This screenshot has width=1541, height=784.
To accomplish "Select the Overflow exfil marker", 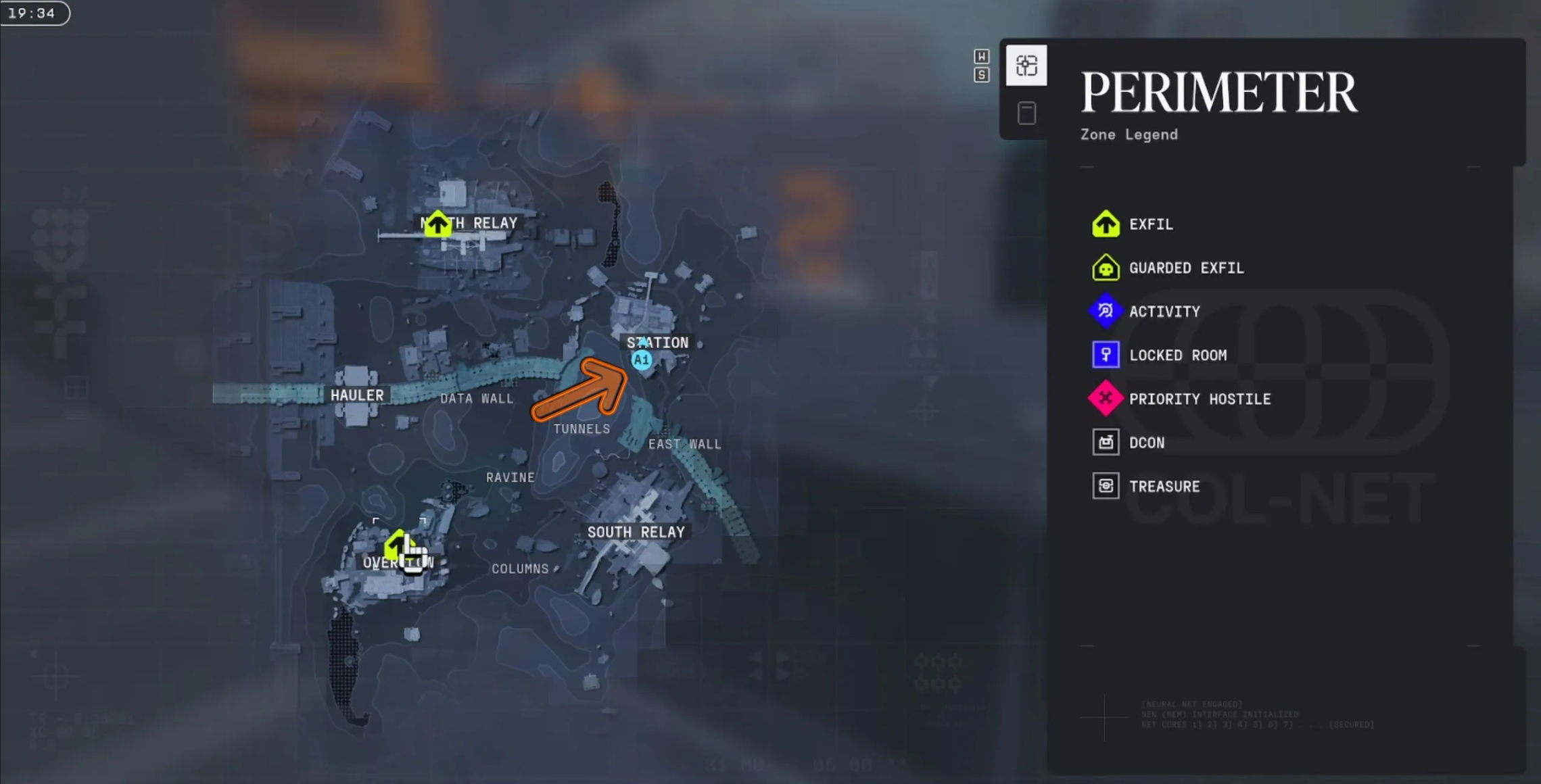I will (x=397, y=545).
